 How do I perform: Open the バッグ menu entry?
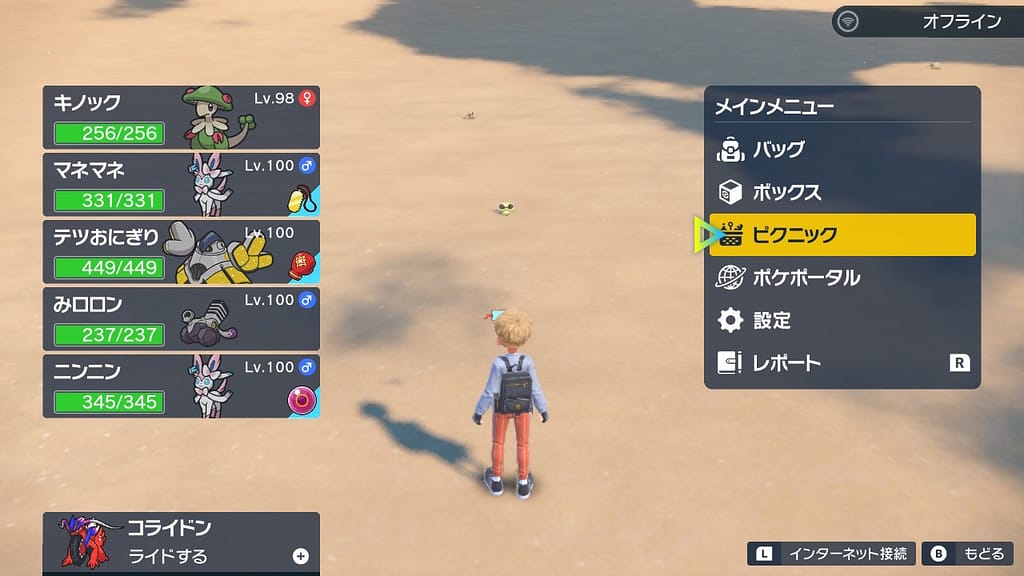841,150
